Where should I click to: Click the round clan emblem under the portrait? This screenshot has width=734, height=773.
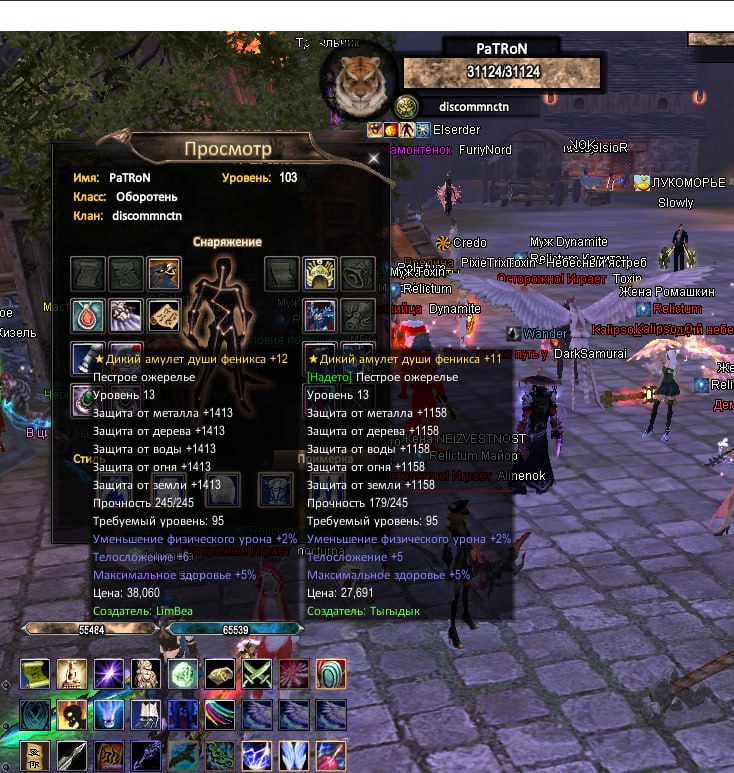click(406, 106)
